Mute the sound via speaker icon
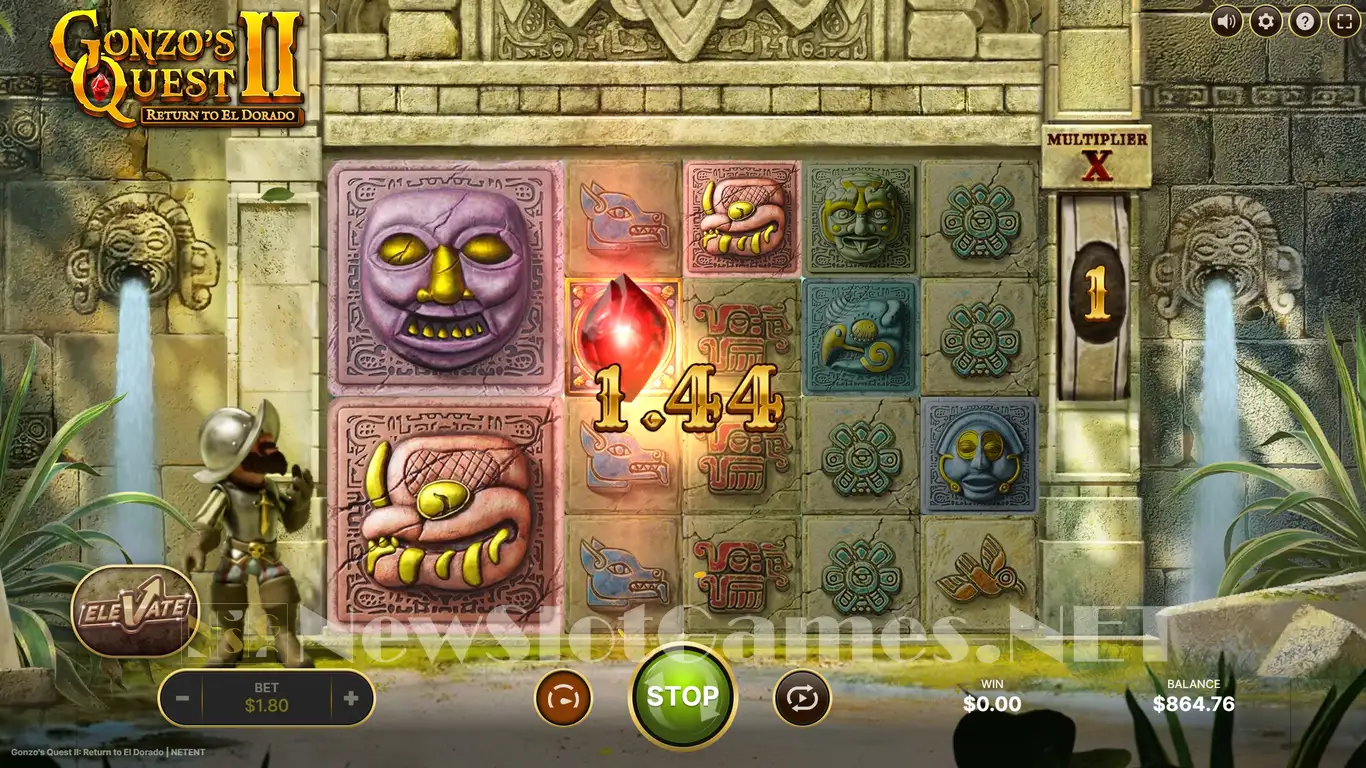The height and width of the screenshot is (768, 1366). click(1227, 21)
